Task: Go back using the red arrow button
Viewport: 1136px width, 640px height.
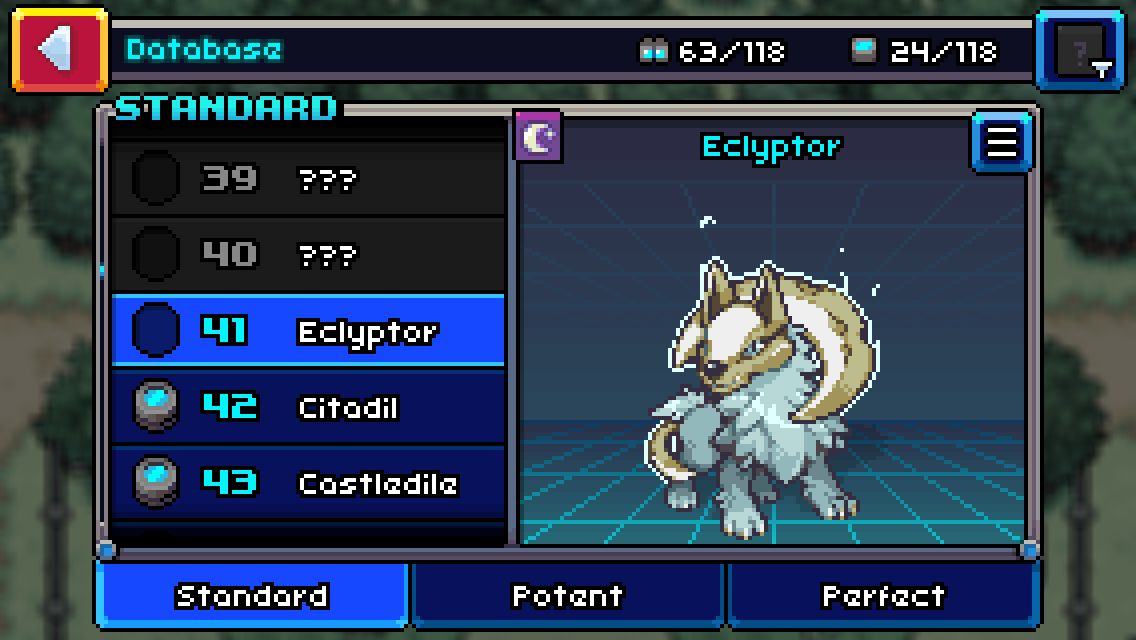Action: [x=59, y=49]
